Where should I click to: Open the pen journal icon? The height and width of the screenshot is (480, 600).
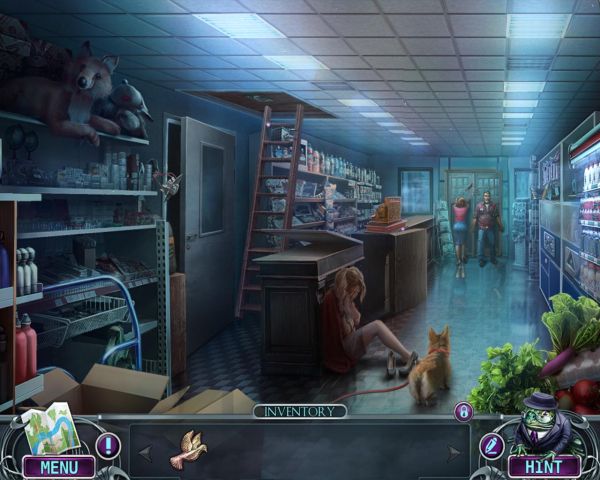click(491, 446)
